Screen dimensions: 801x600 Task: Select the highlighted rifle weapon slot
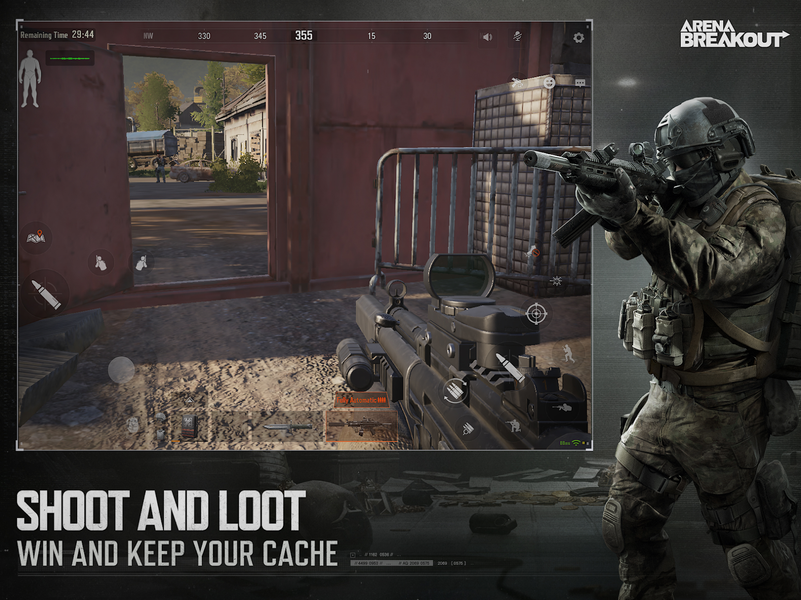[x=360, y=426]
